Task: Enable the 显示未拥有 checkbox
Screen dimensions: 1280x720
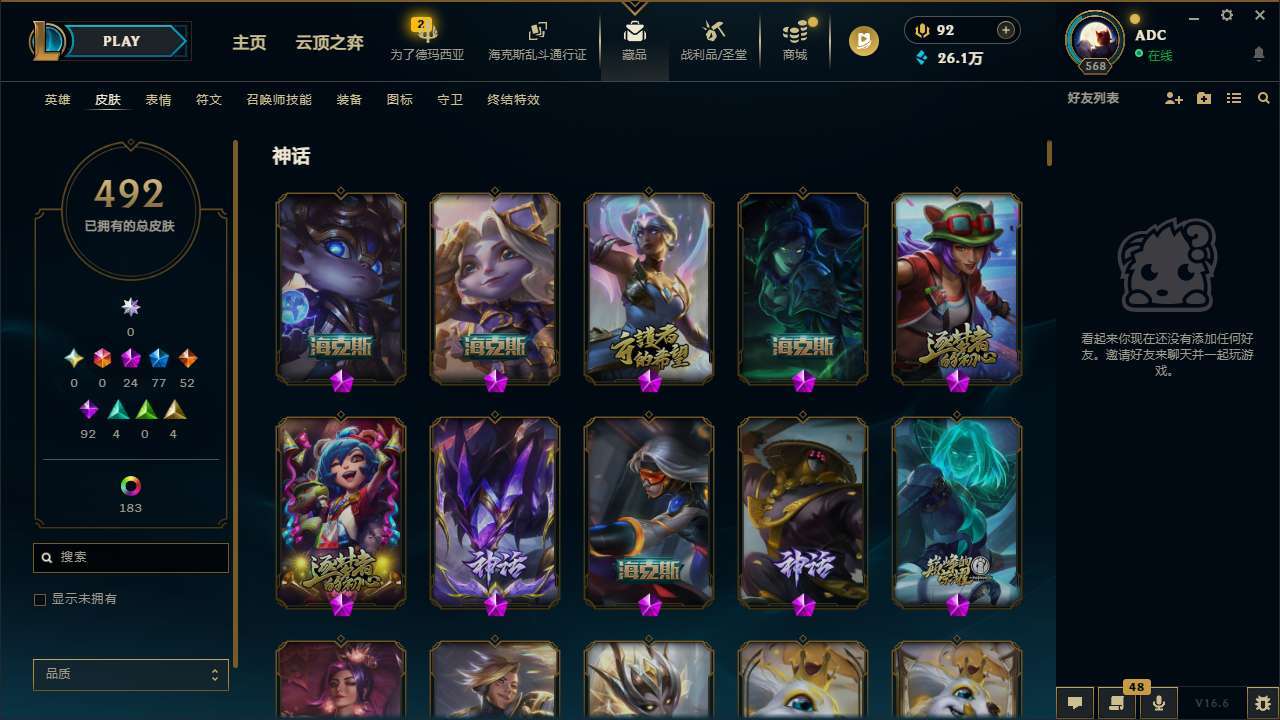Action: tap(40, 599)
